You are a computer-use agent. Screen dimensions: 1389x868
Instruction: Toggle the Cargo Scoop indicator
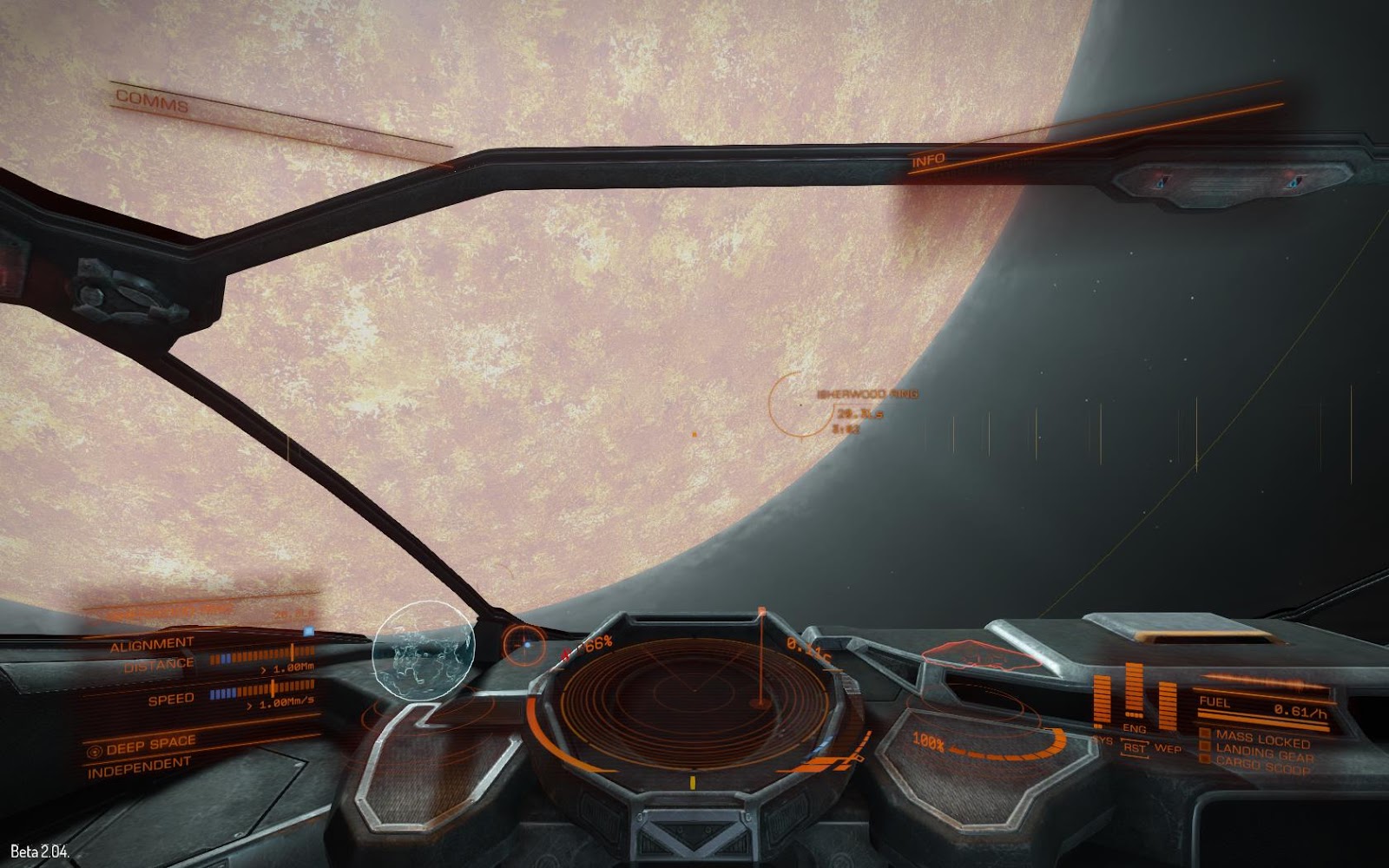pyautogui.click(x=1263, y=766)
